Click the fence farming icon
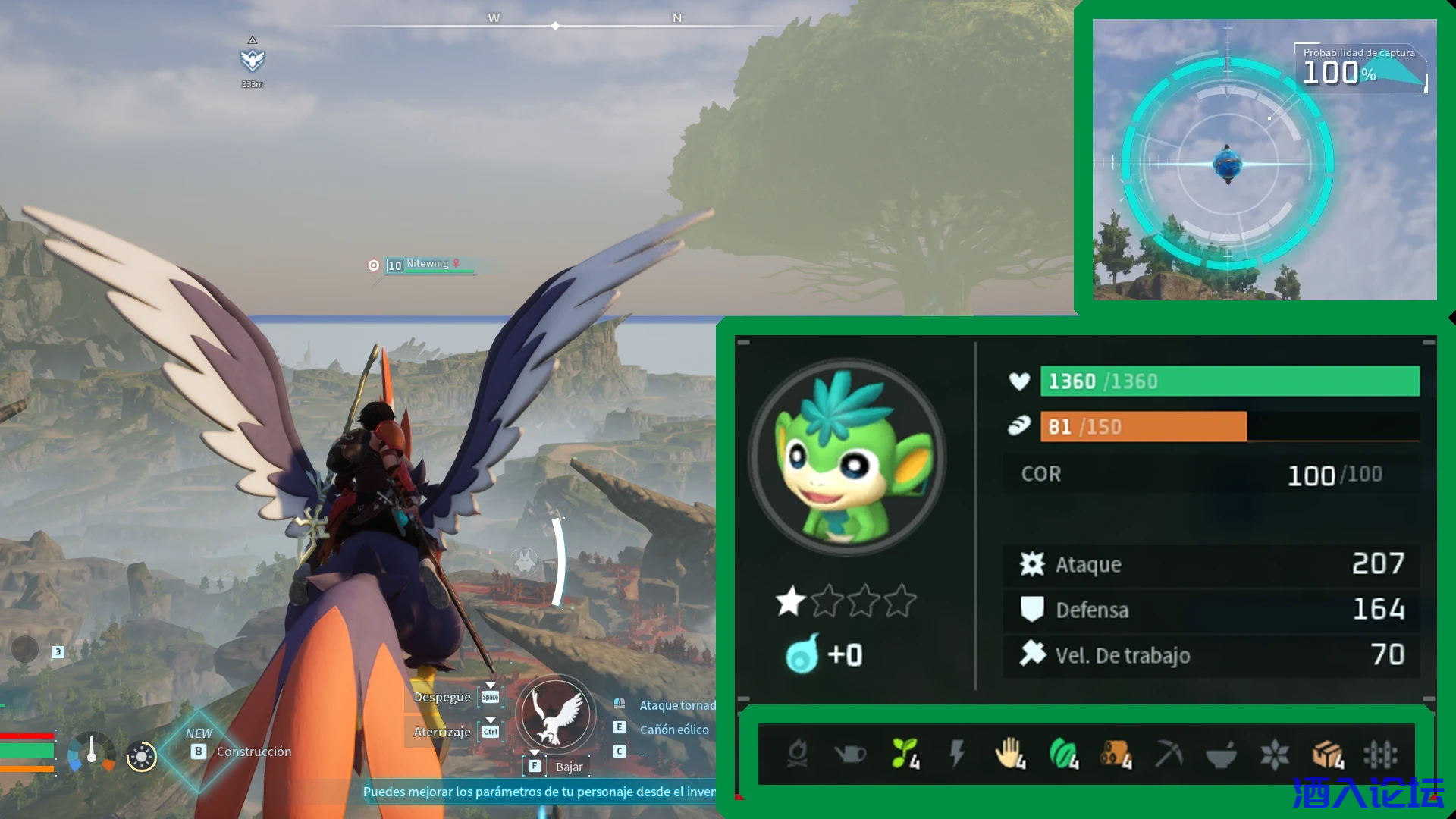This screenshot has height=819, width=1456. click(x=1380, y=754)
